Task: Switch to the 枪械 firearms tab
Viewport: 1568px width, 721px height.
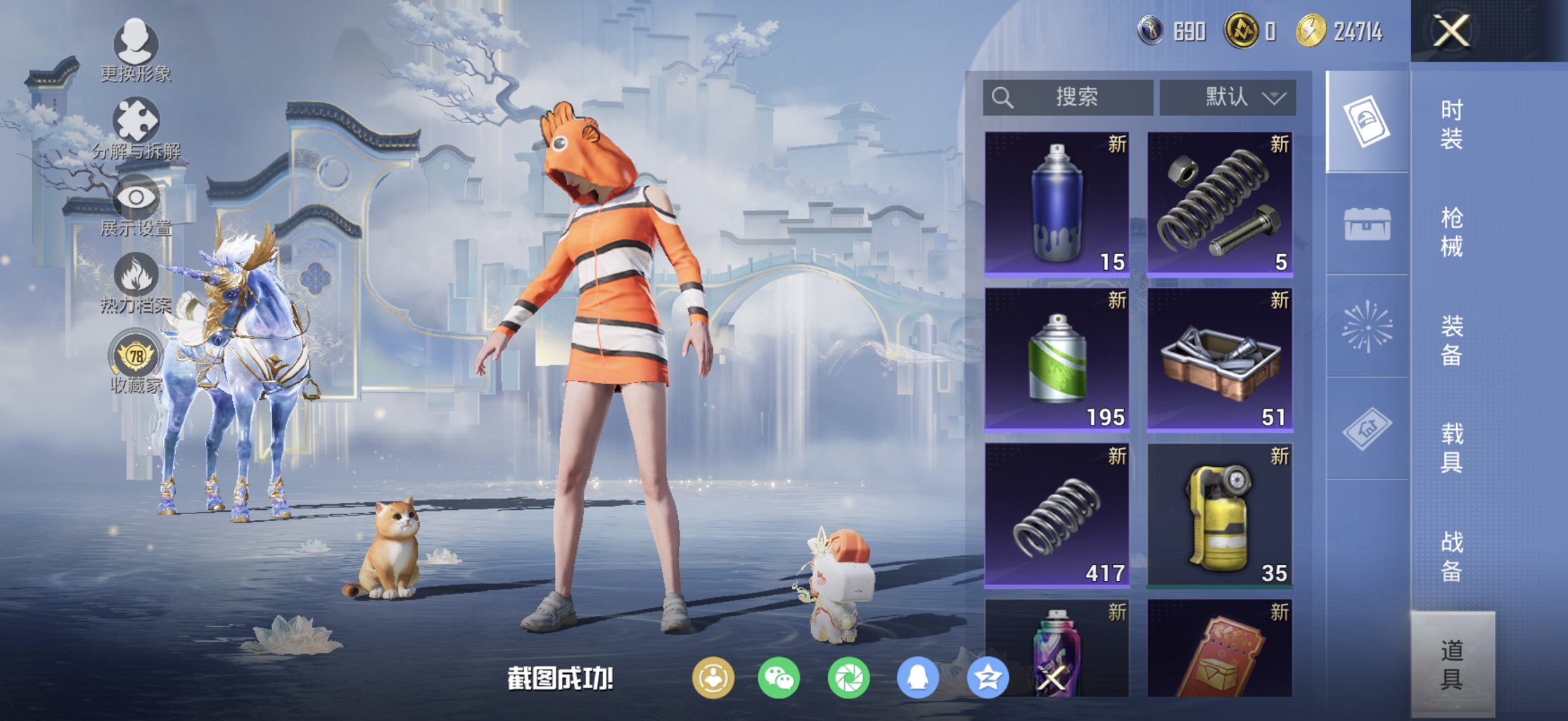Action: click(1451, 231)
